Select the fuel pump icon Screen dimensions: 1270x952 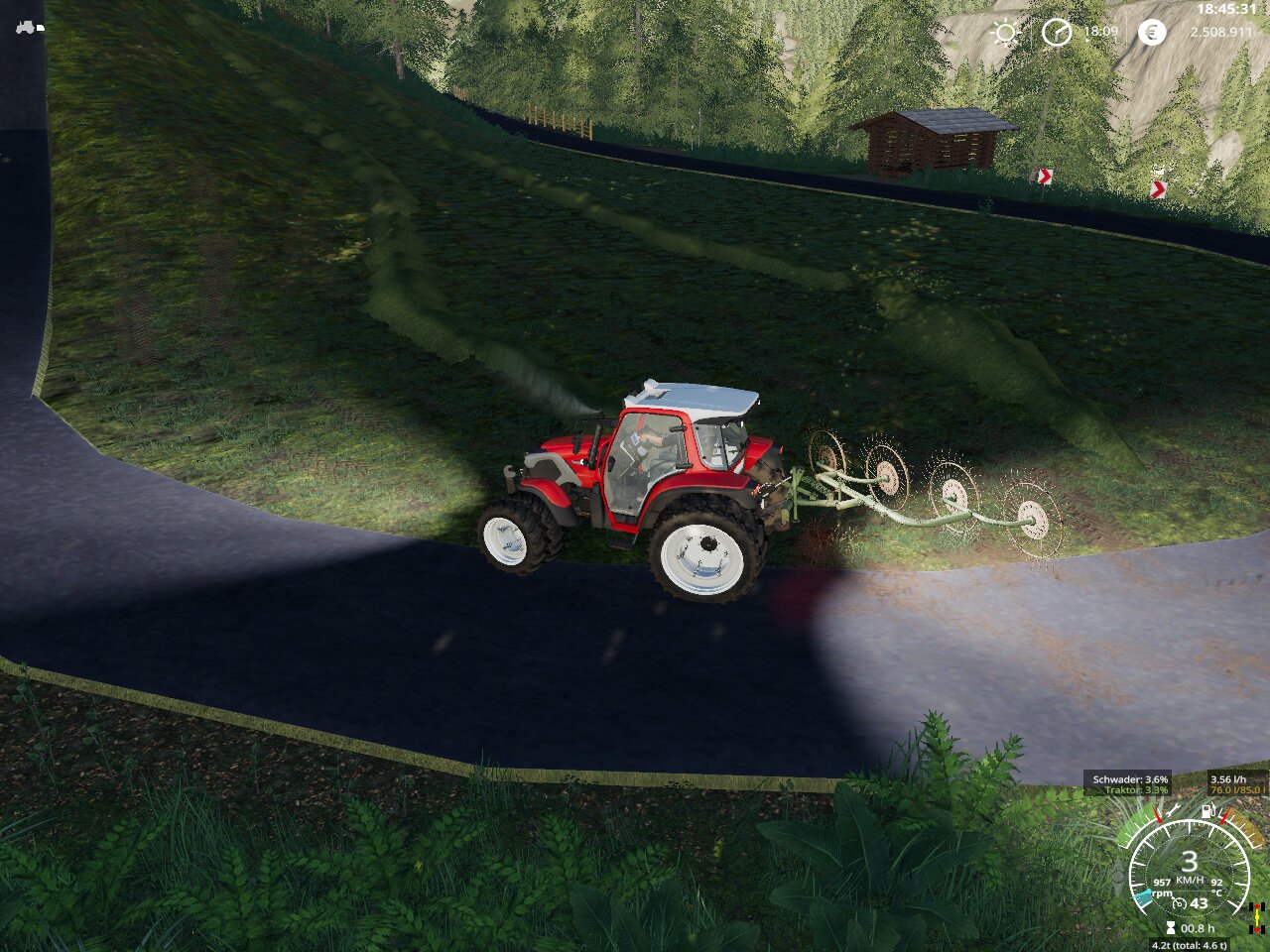[x=1207, y=811]
